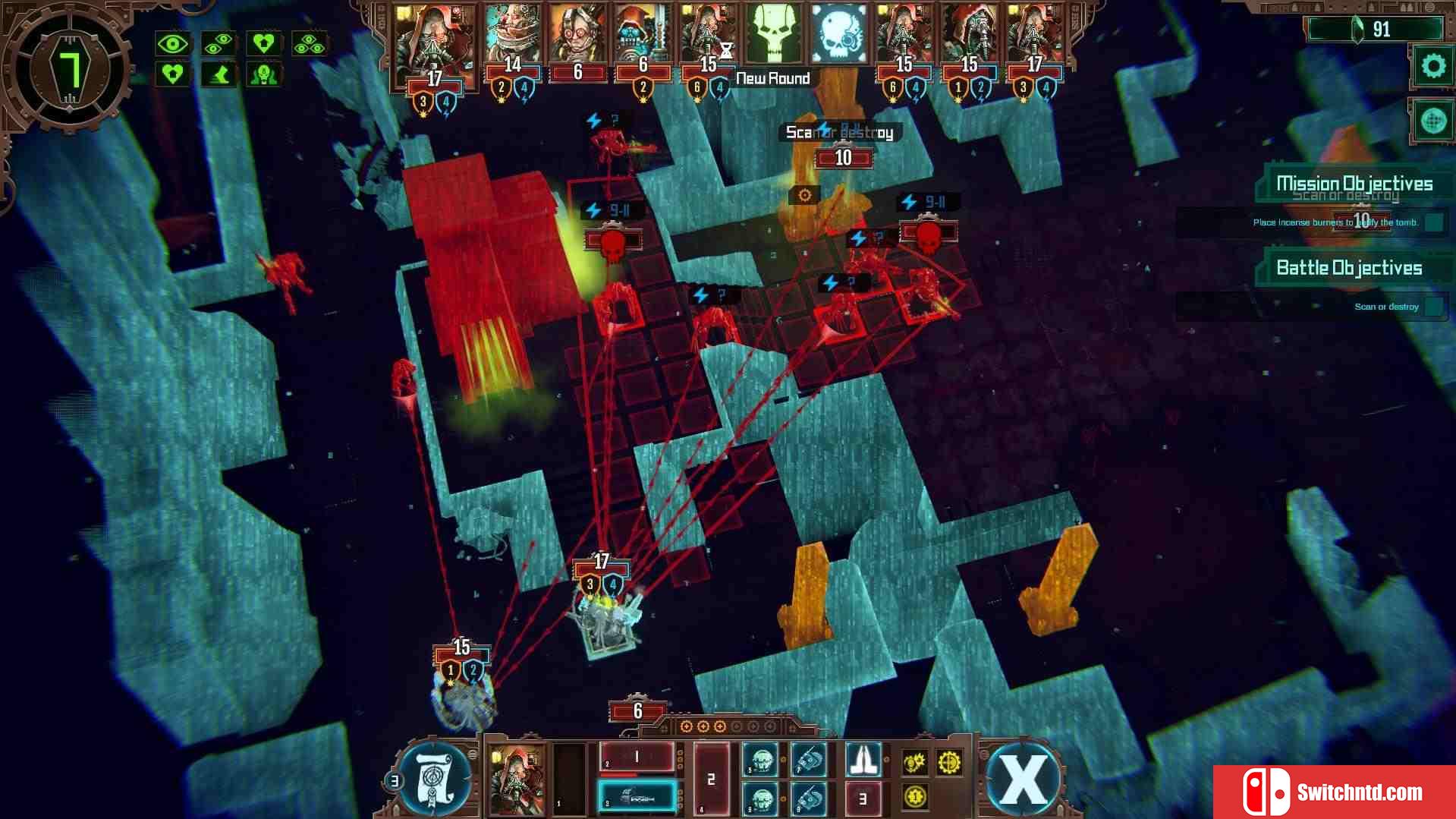Pick the goggled tech-priest portrait in turn order
The height and width of the screenshot is (819, 1456).
[x=578, y=34]
